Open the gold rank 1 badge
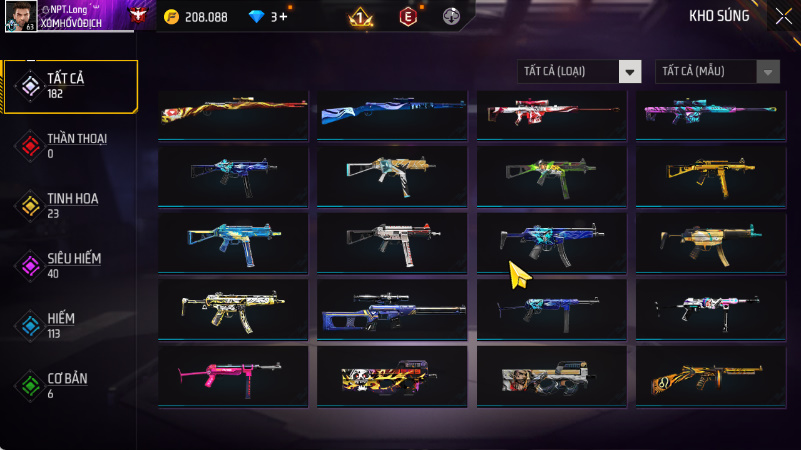The image size is (801, 450). [361, 17]
